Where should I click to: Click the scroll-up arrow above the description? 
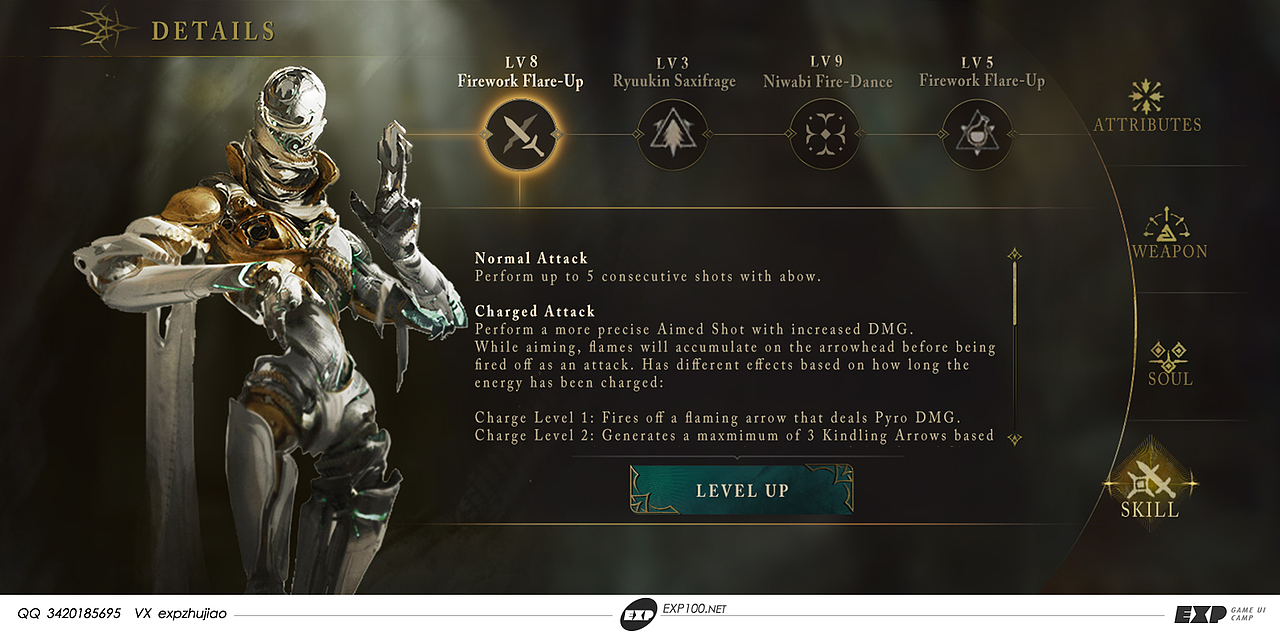pos(1014,254)
